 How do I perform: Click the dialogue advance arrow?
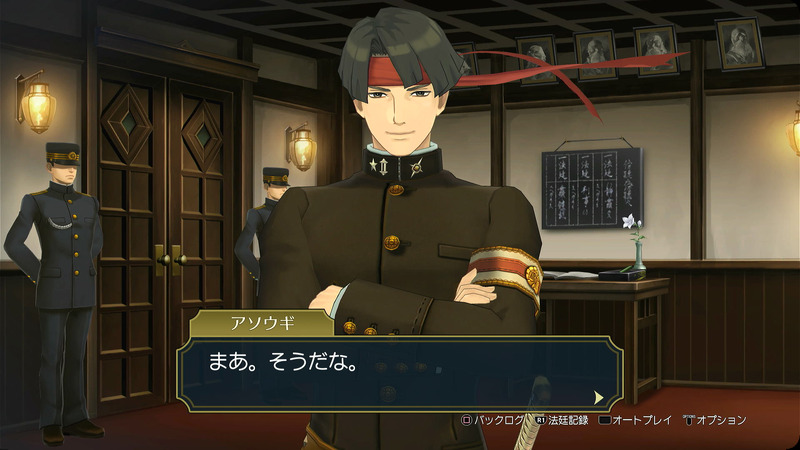point(599,396)
